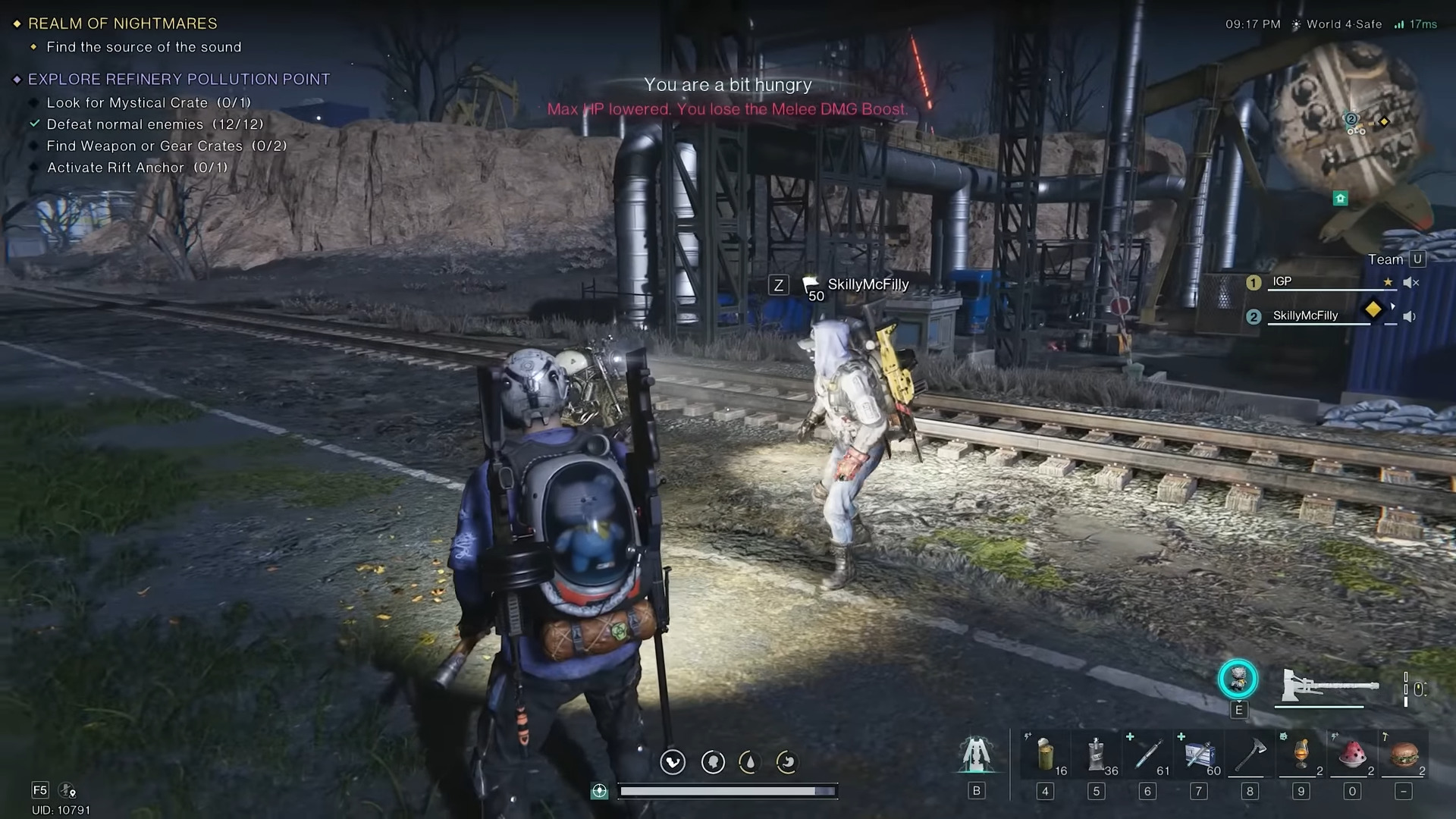Activate the cyan-ringed deviation companion skill
This screenshot has height=819, width=1456.
(1238, 679)
